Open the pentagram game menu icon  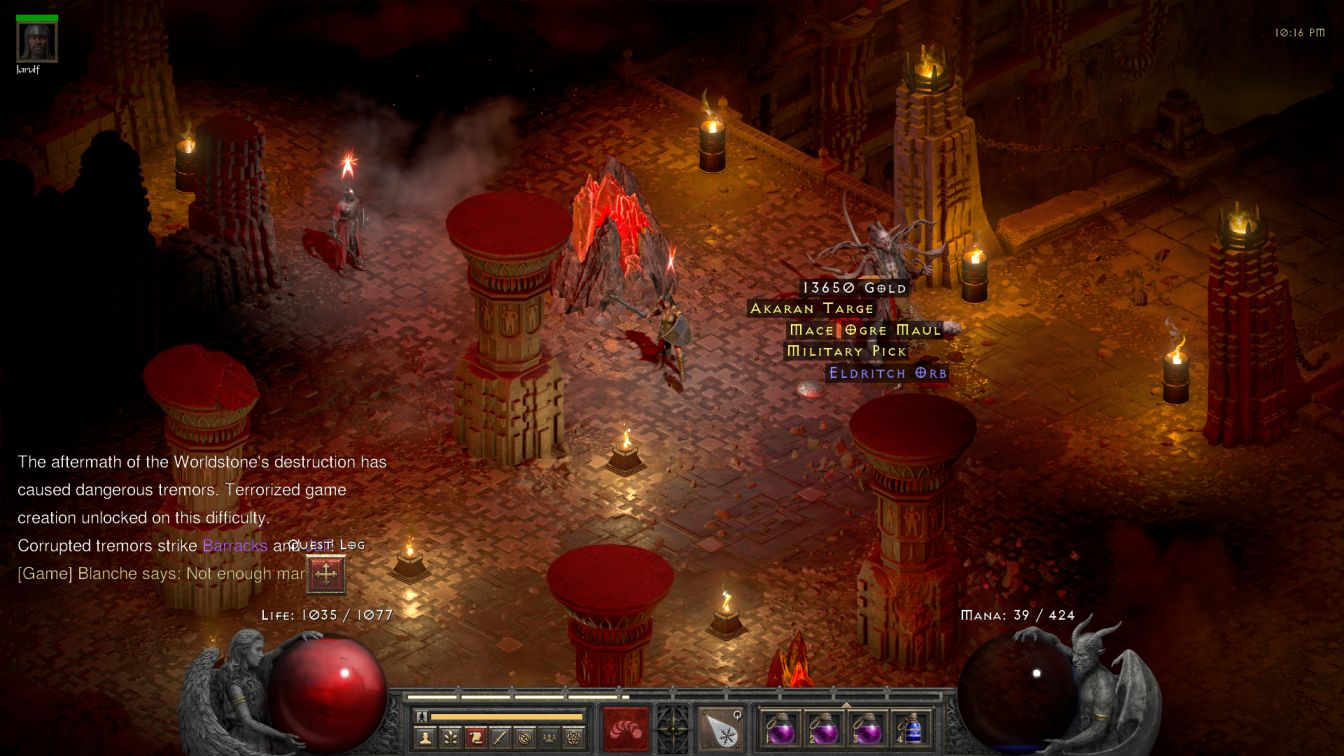pos(573,738)
